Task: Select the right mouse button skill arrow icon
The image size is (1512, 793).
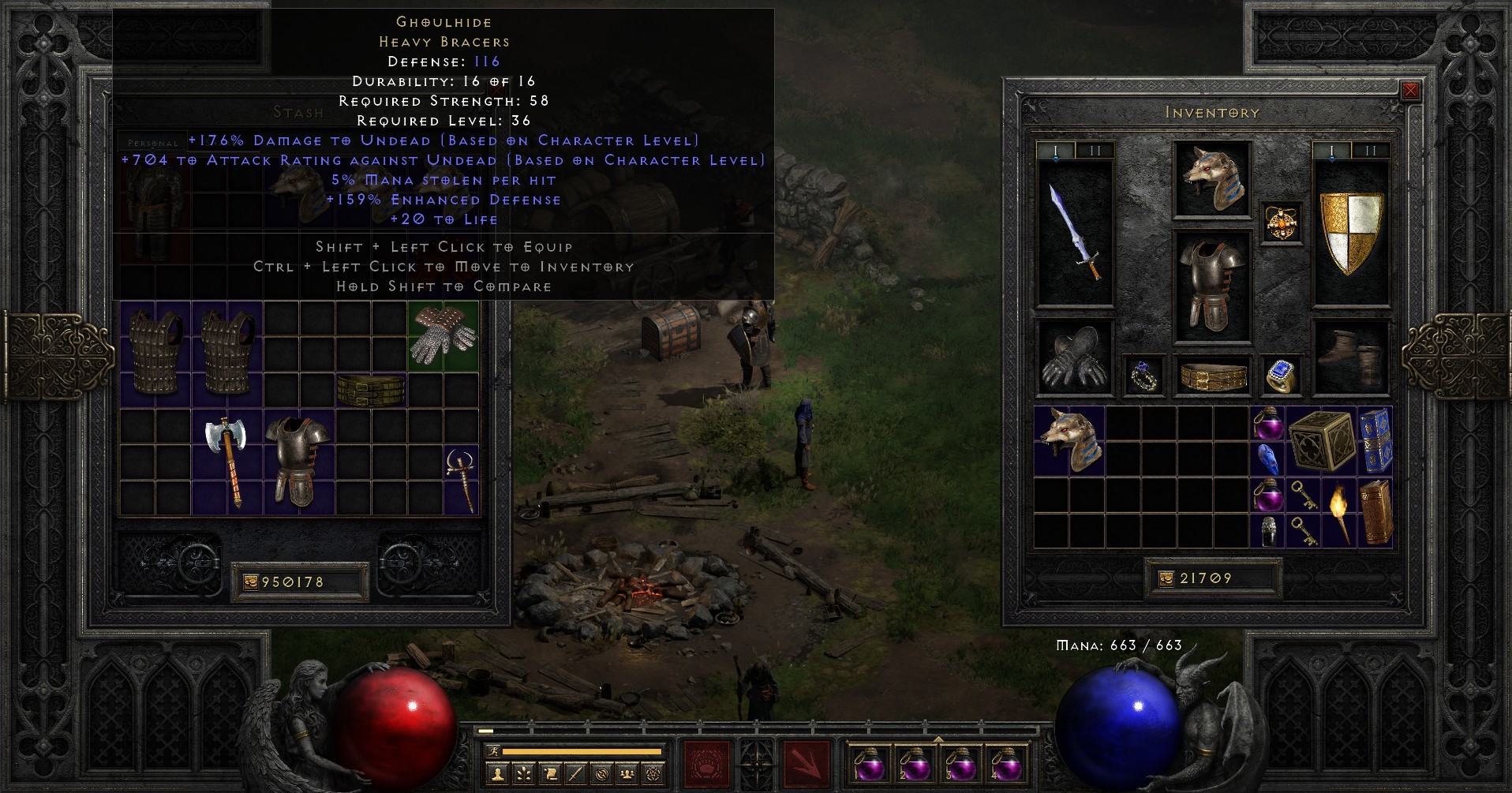Action: click(x=806, y=763)
